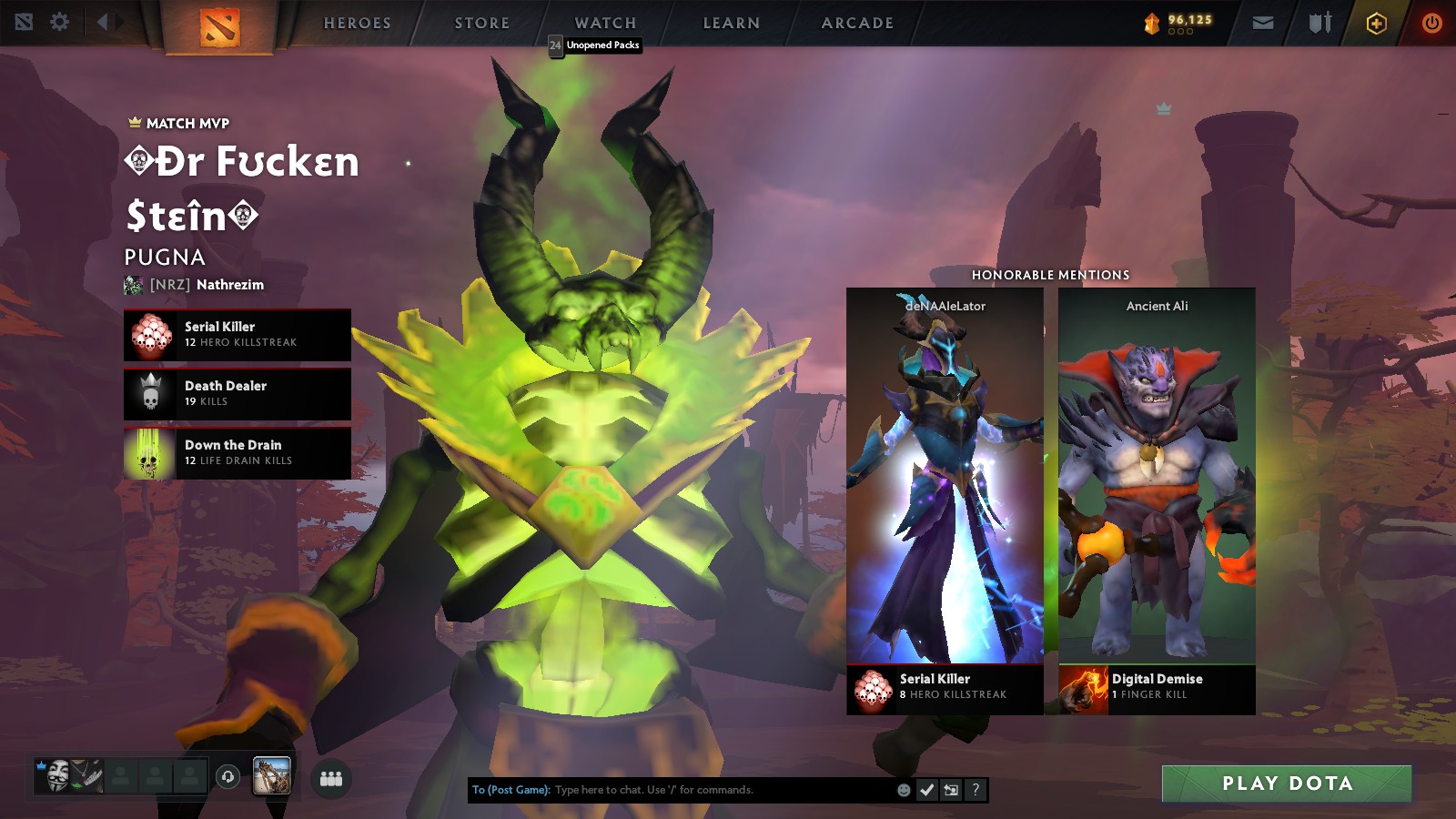This screenshot has width=1456, height=819.
Task: Open the chat emoticon picker
Action: (x=904, y=790)
